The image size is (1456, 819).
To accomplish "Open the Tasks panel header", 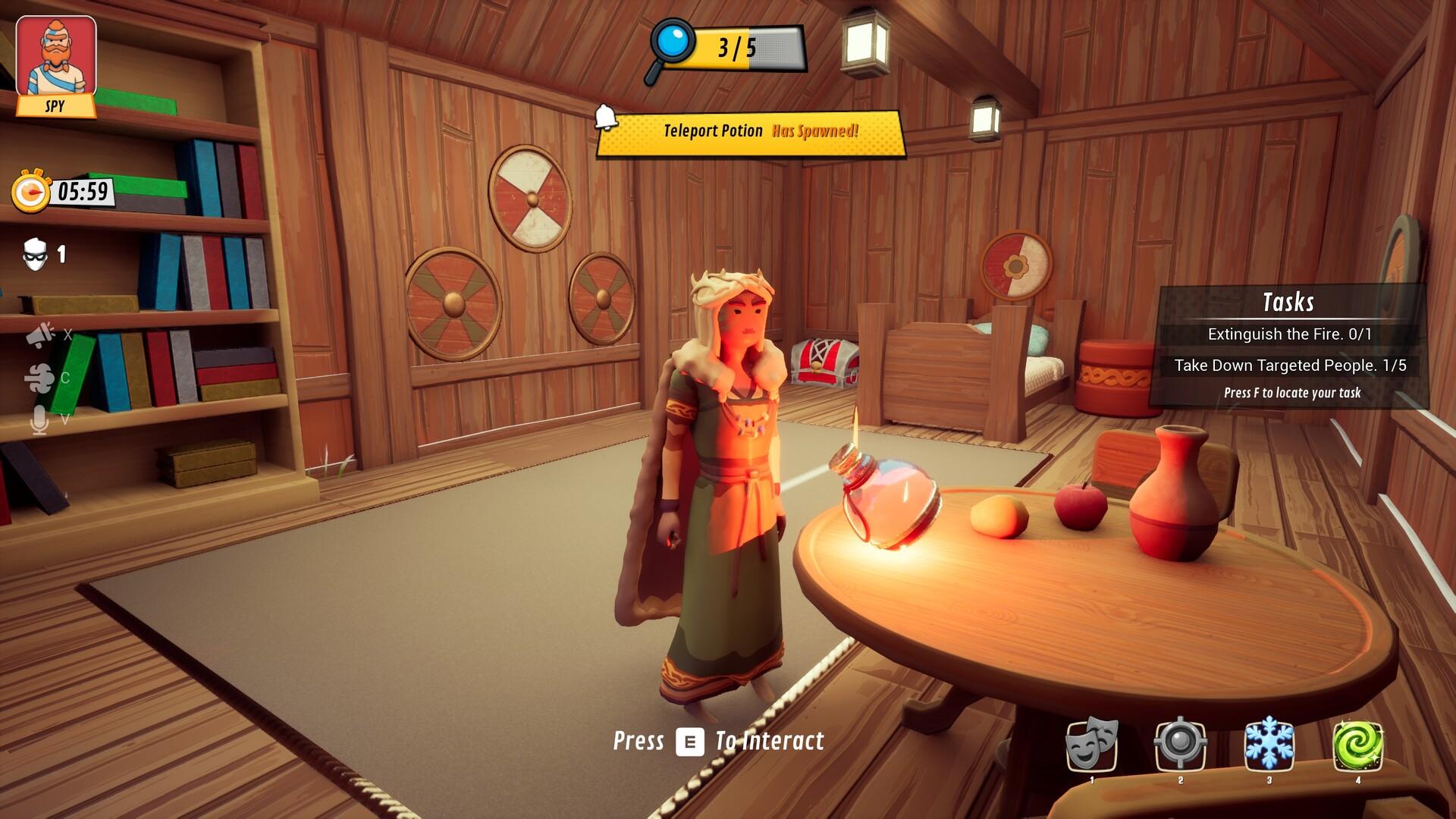I will point(1288,302).
